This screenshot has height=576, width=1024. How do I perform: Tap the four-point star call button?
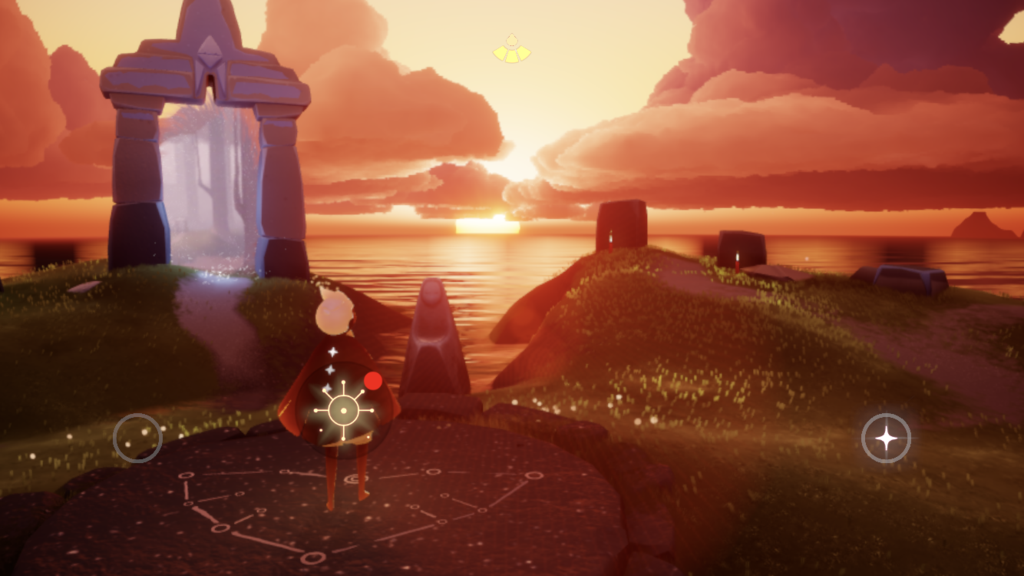[x=886, y=438]
